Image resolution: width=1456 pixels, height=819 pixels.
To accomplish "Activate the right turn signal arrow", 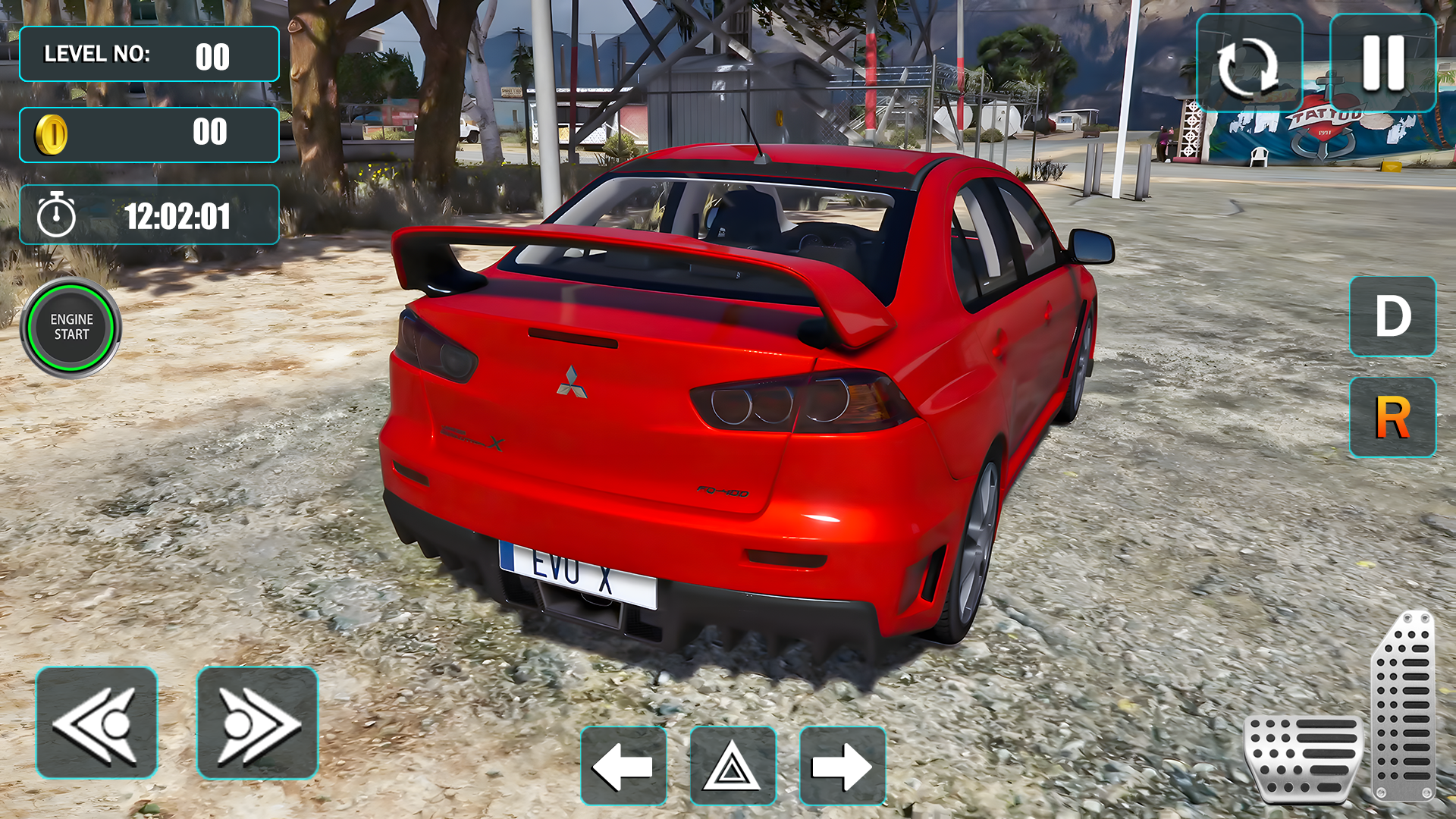I will (x=843, y=766).
